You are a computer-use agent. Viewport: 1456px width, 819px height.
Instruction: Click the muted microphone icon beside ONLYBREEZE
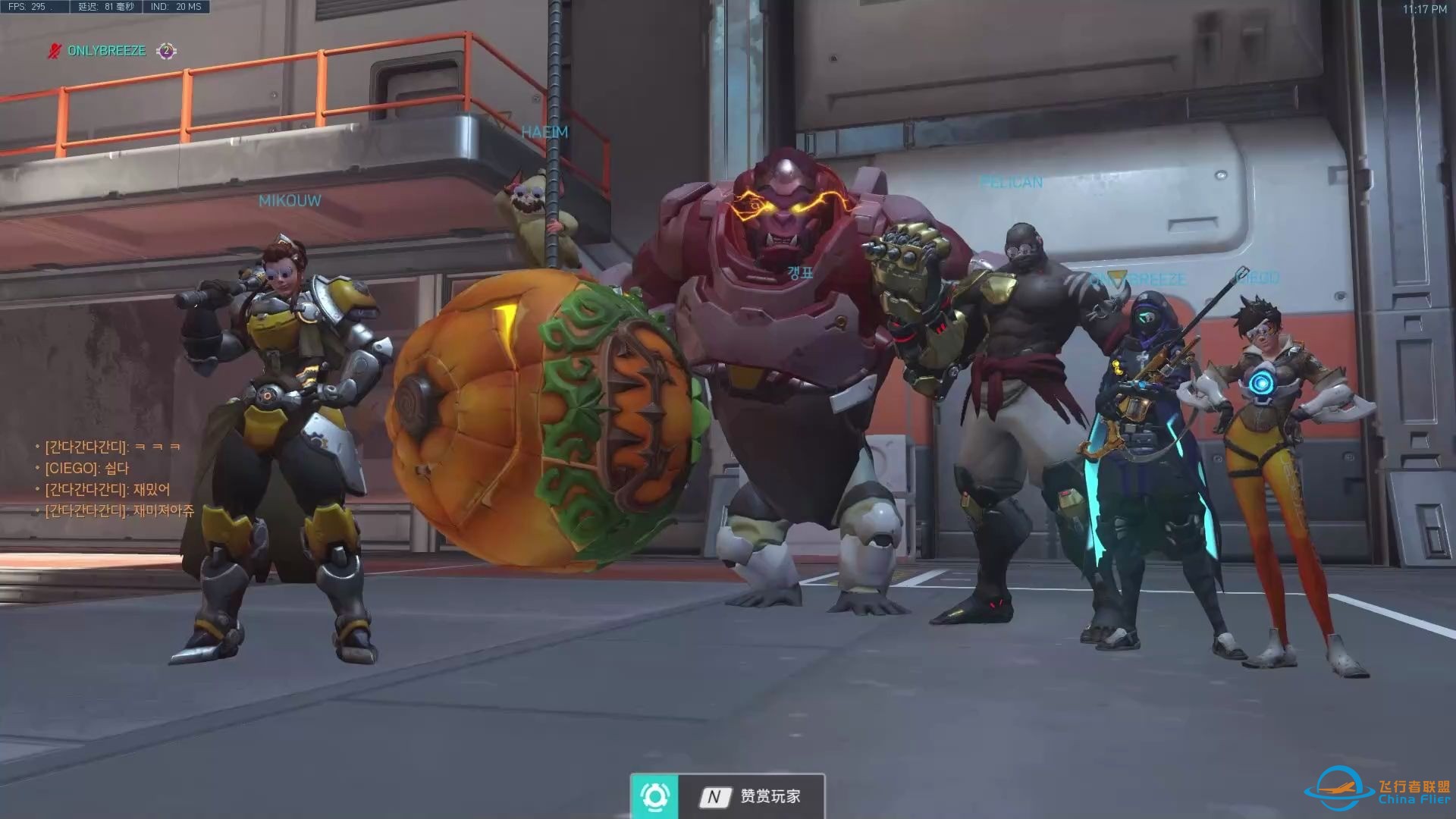tap(54, 51)
